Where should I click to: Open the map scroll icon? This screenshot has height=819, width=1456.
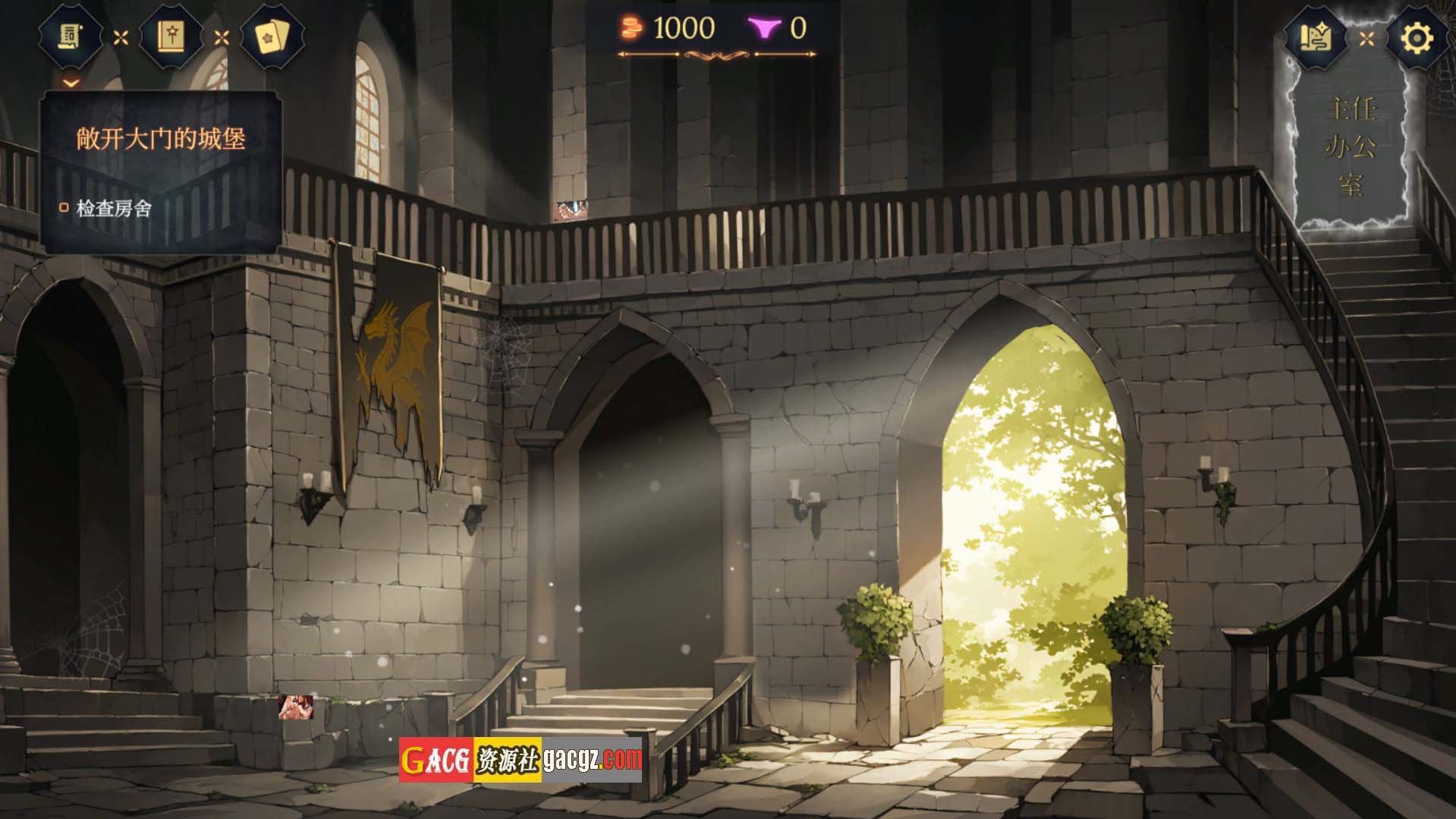(1316, 36)
